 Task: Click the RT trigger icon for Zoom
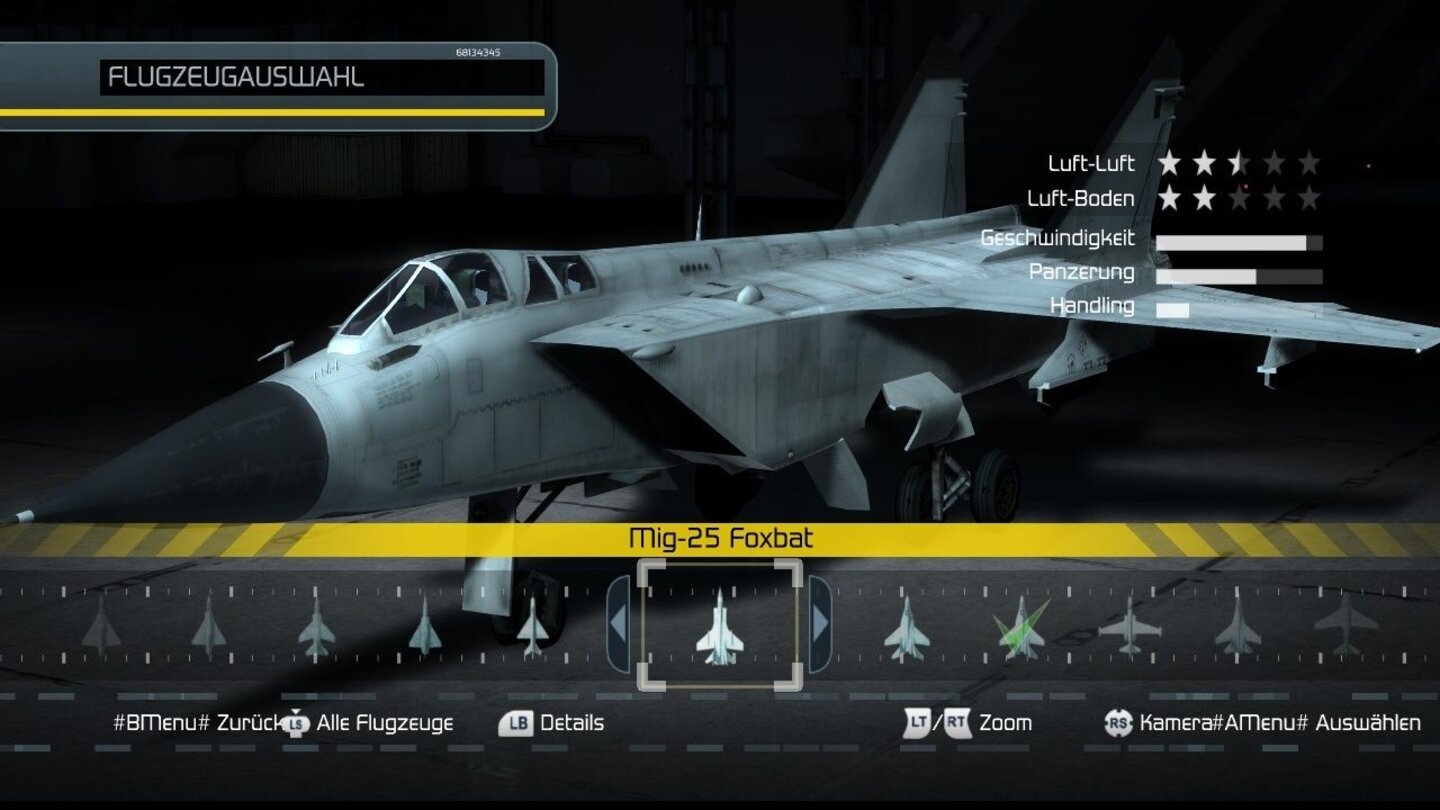pyautogui.click(x=956, y=721)
